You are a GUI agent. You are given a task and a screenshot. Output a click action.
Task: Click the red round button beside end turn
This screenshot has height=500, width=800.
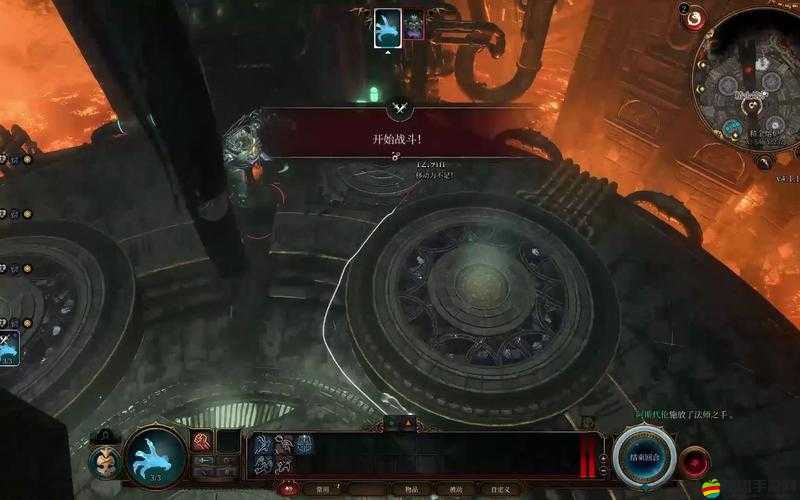[x=694, y=462]
